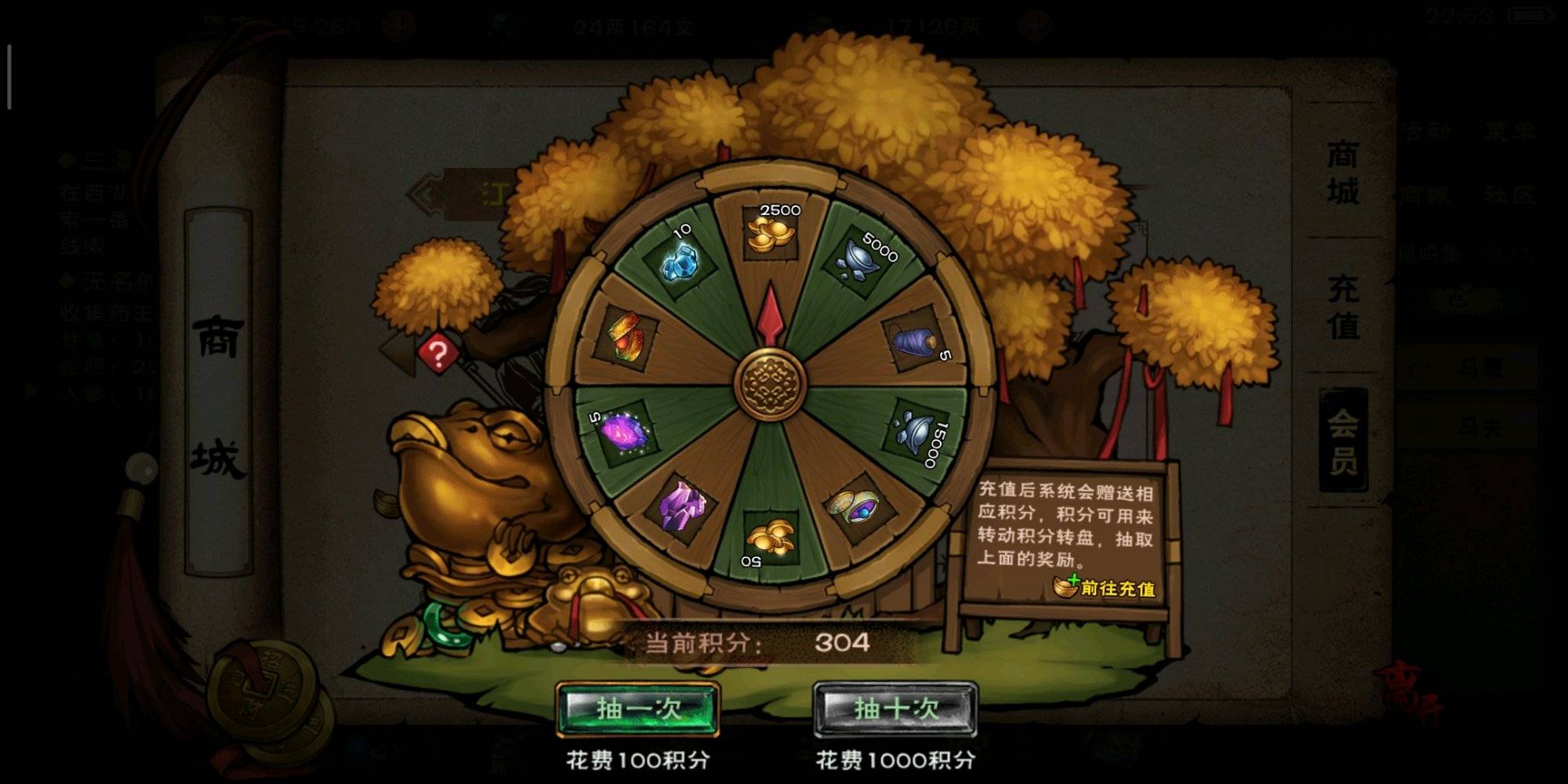
Task: Switch to the 充值 recharge tab
Action: tap(1342, 307)
